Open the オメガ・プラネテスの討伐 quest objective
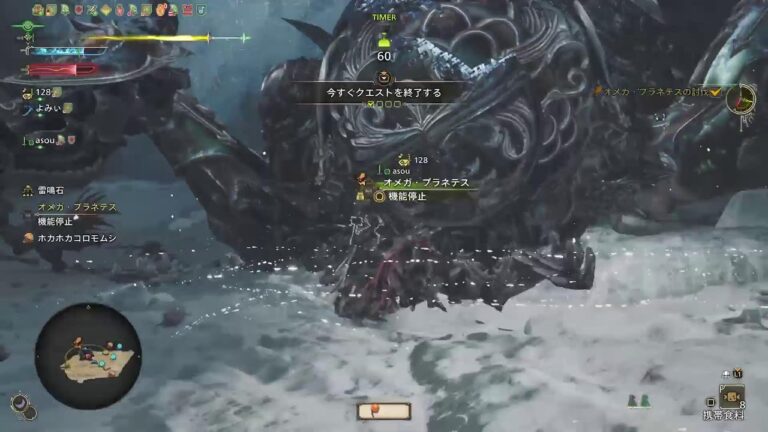Viewport: 768px width, 432px height. 662,91
